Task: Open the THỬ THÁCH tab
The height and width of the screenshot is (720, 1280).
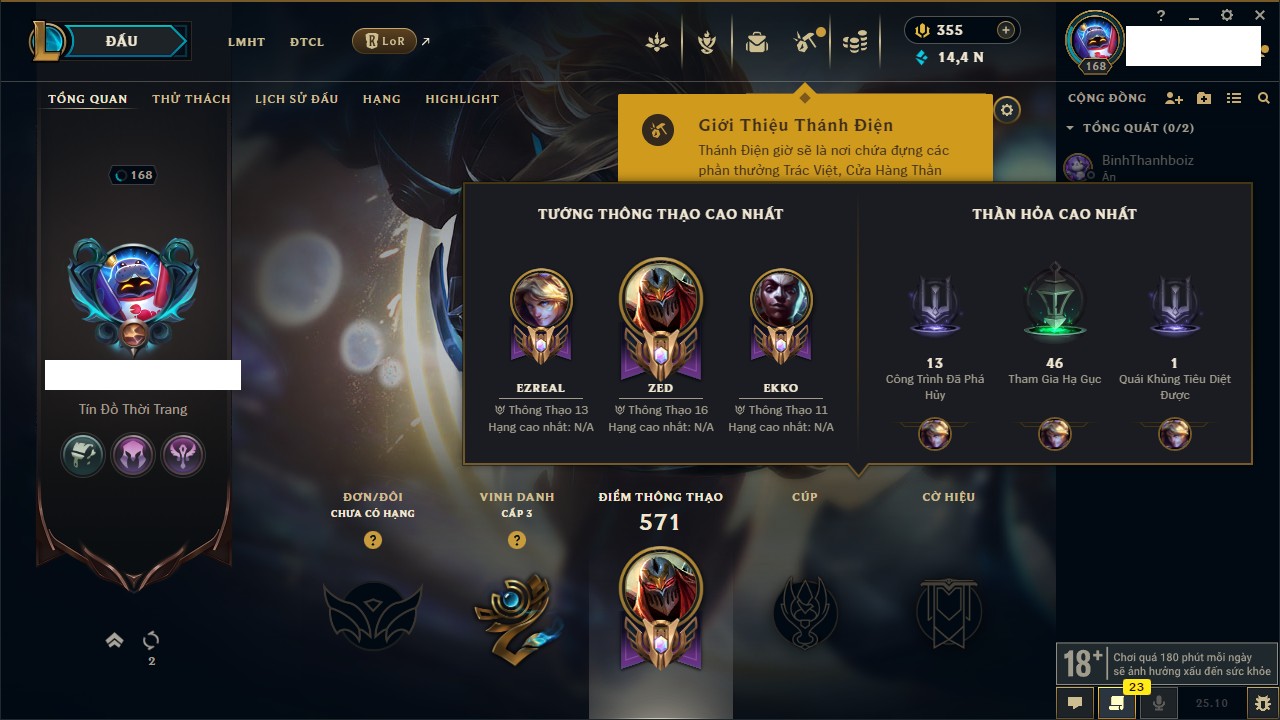Action: 191,99
